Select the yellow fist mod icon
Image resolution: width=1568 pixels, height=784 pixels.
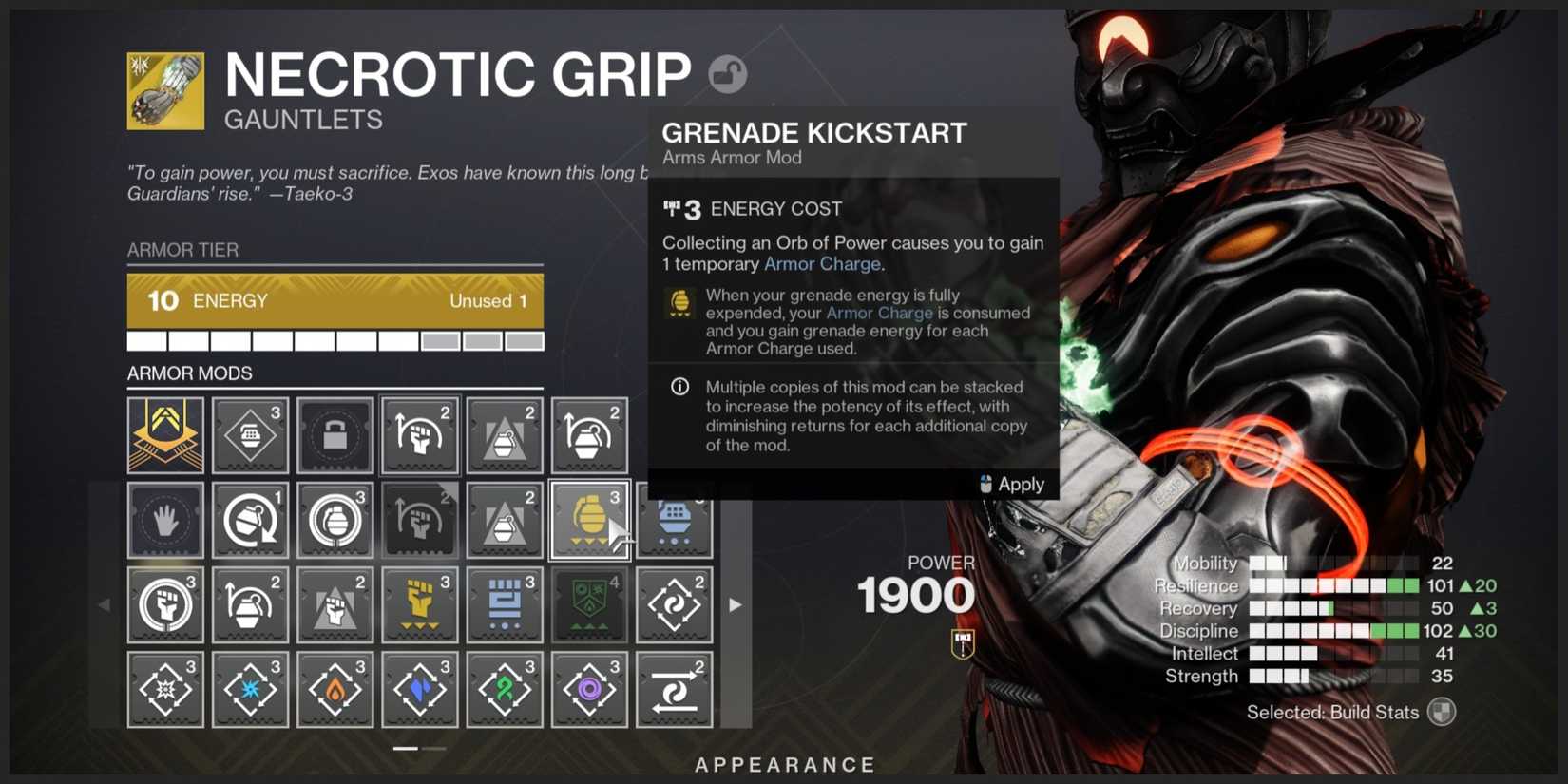pyautogui.click(x=420, y=604)
